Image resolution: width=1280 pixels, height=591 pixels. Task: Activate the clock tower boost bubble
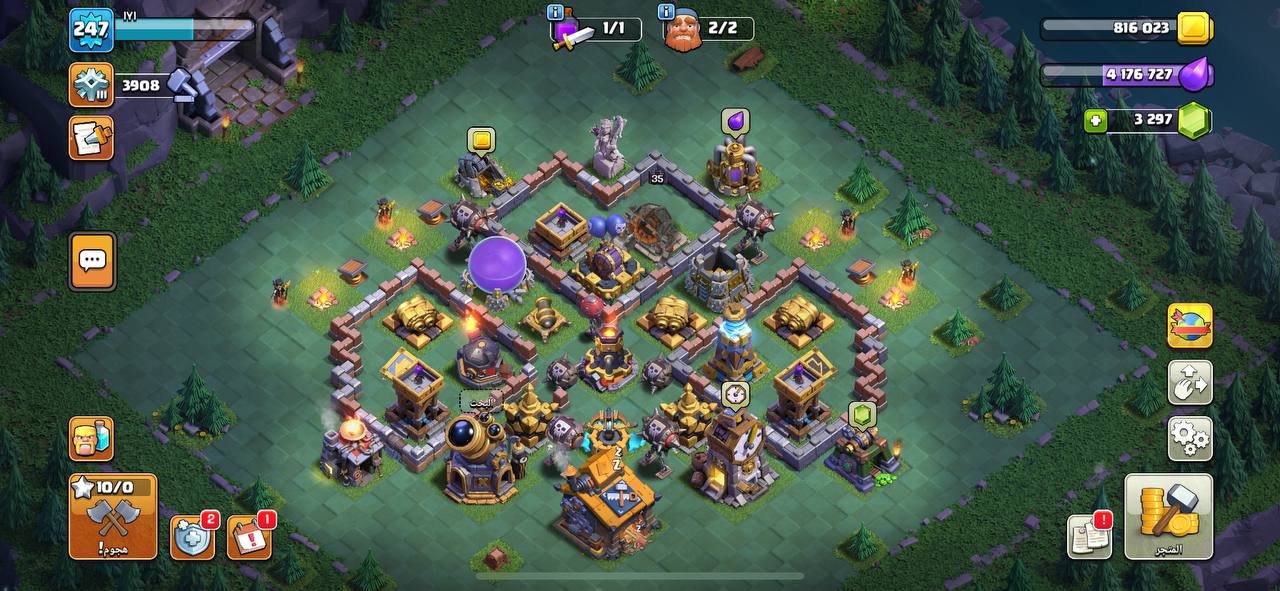pyautogui.click(x=735, y=394)
